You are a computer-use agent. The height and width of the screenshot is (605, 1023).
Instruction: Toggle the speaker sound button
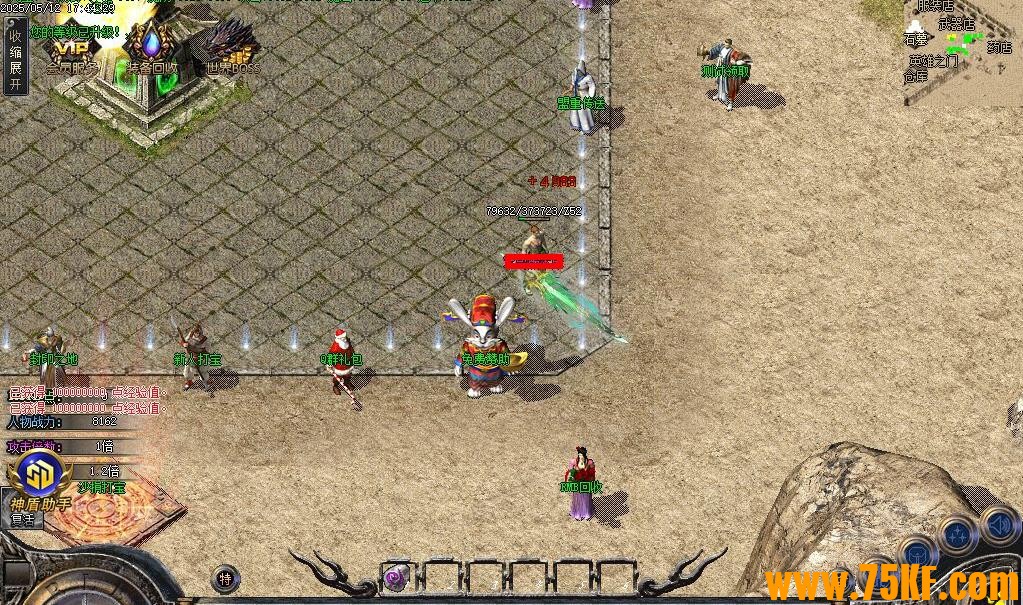pyautogui.click(x=999, y=524)
